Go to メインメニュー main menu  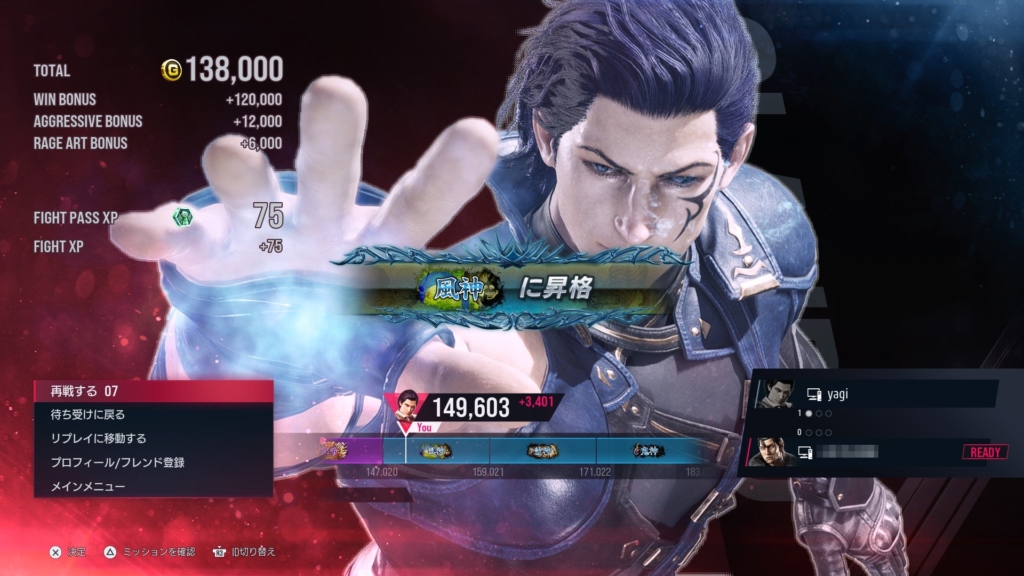click(x=152, y=486)
